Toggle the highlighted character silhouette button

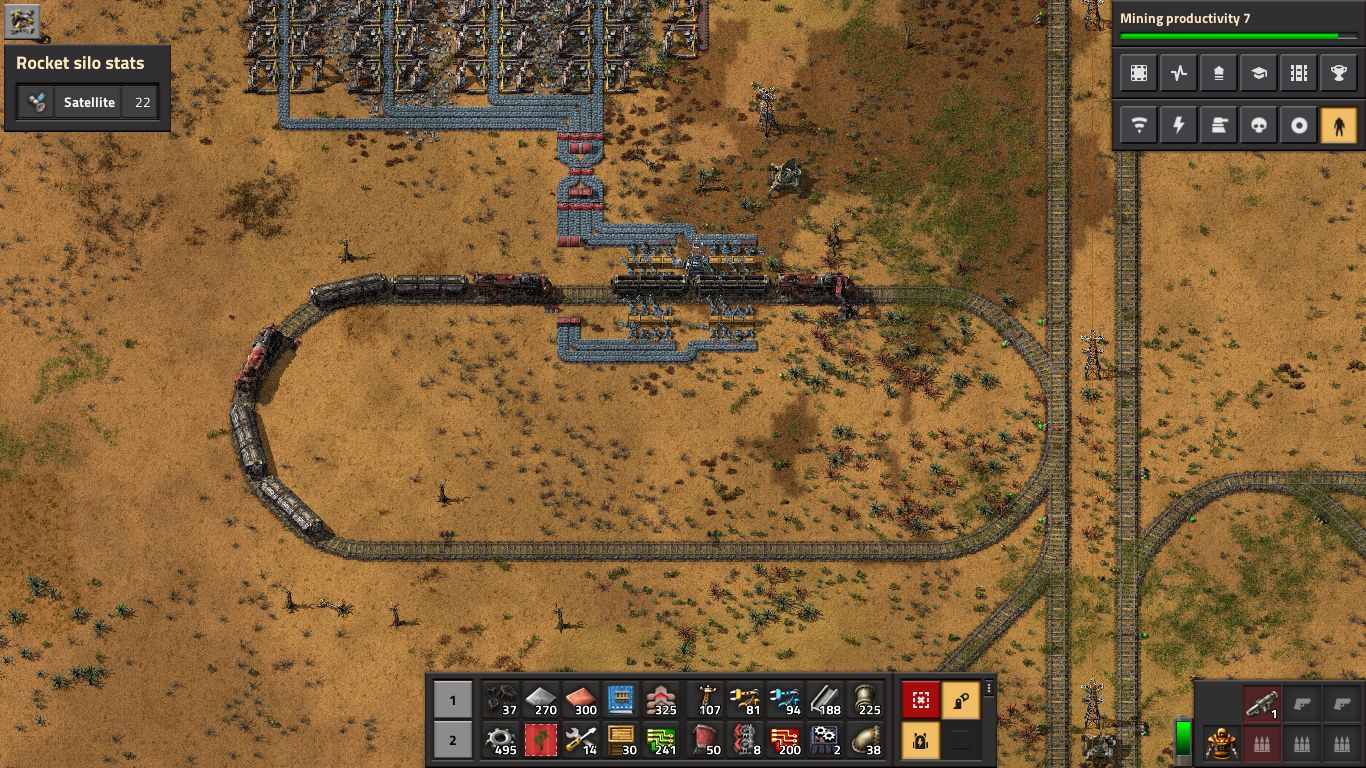pos(1339,126)
